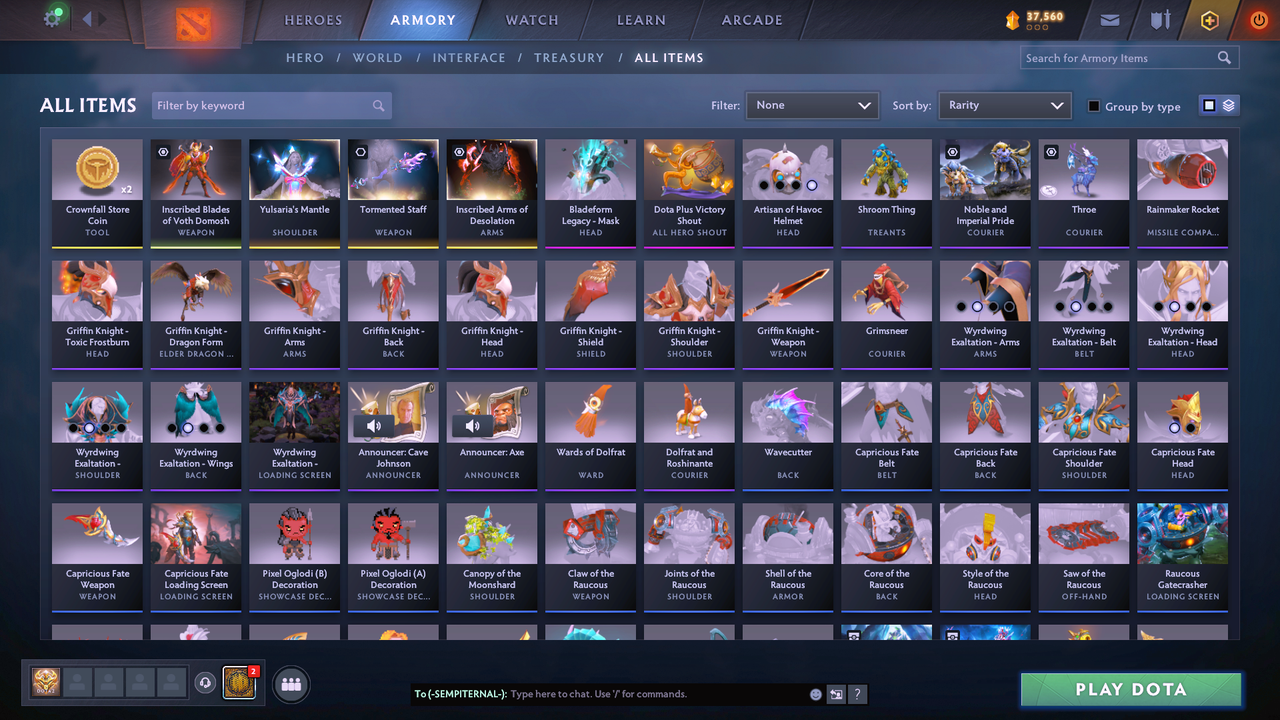Click the PLAY DOTA button
Viewport: 1280px width, 720px height.
point(1130,689)
